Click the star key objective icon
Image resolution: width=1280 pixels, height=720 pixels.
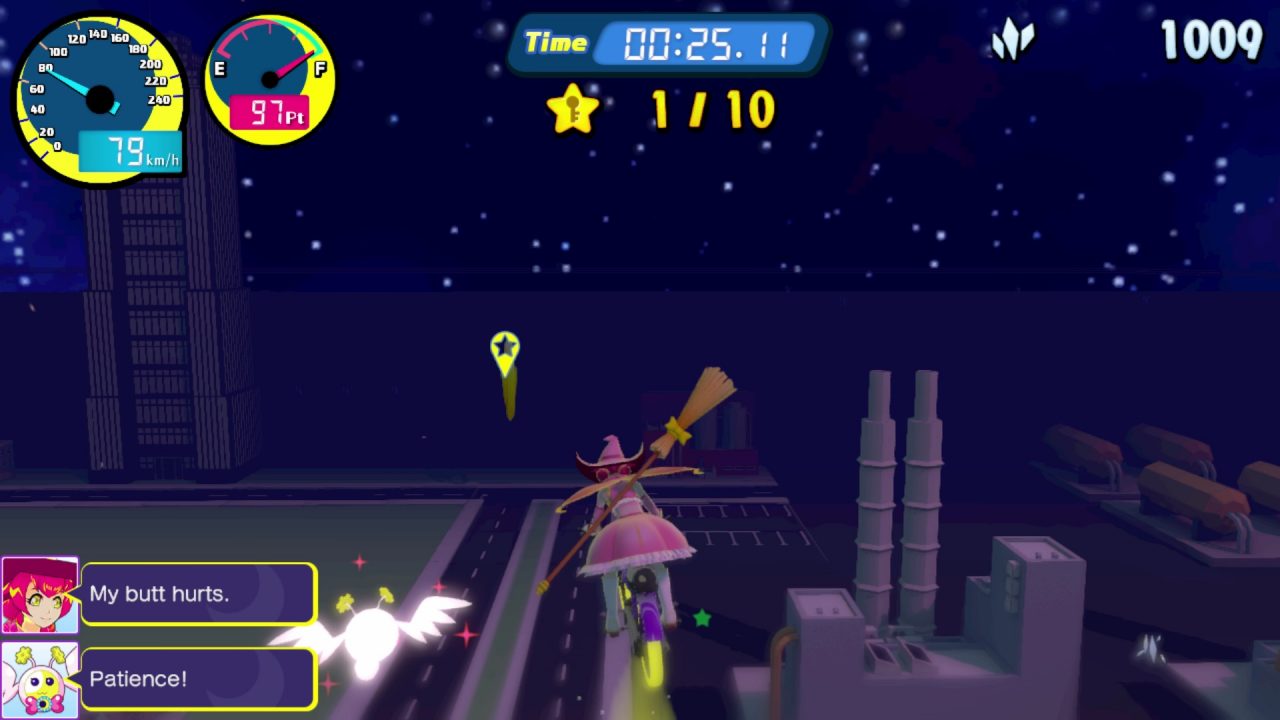pyautogui.click(x=572, y=109)
